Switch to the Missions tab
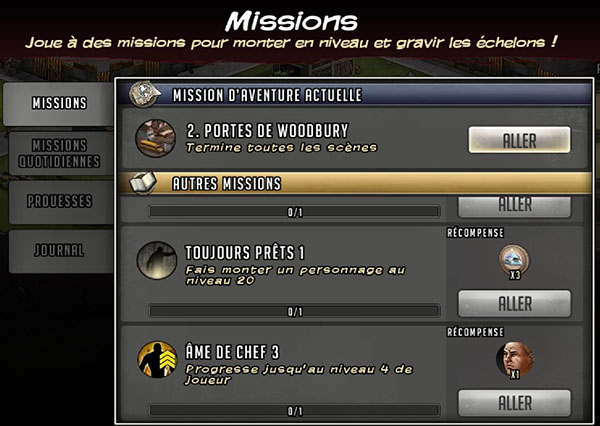Viewport: 600px width, 426px height. [58, 103]
